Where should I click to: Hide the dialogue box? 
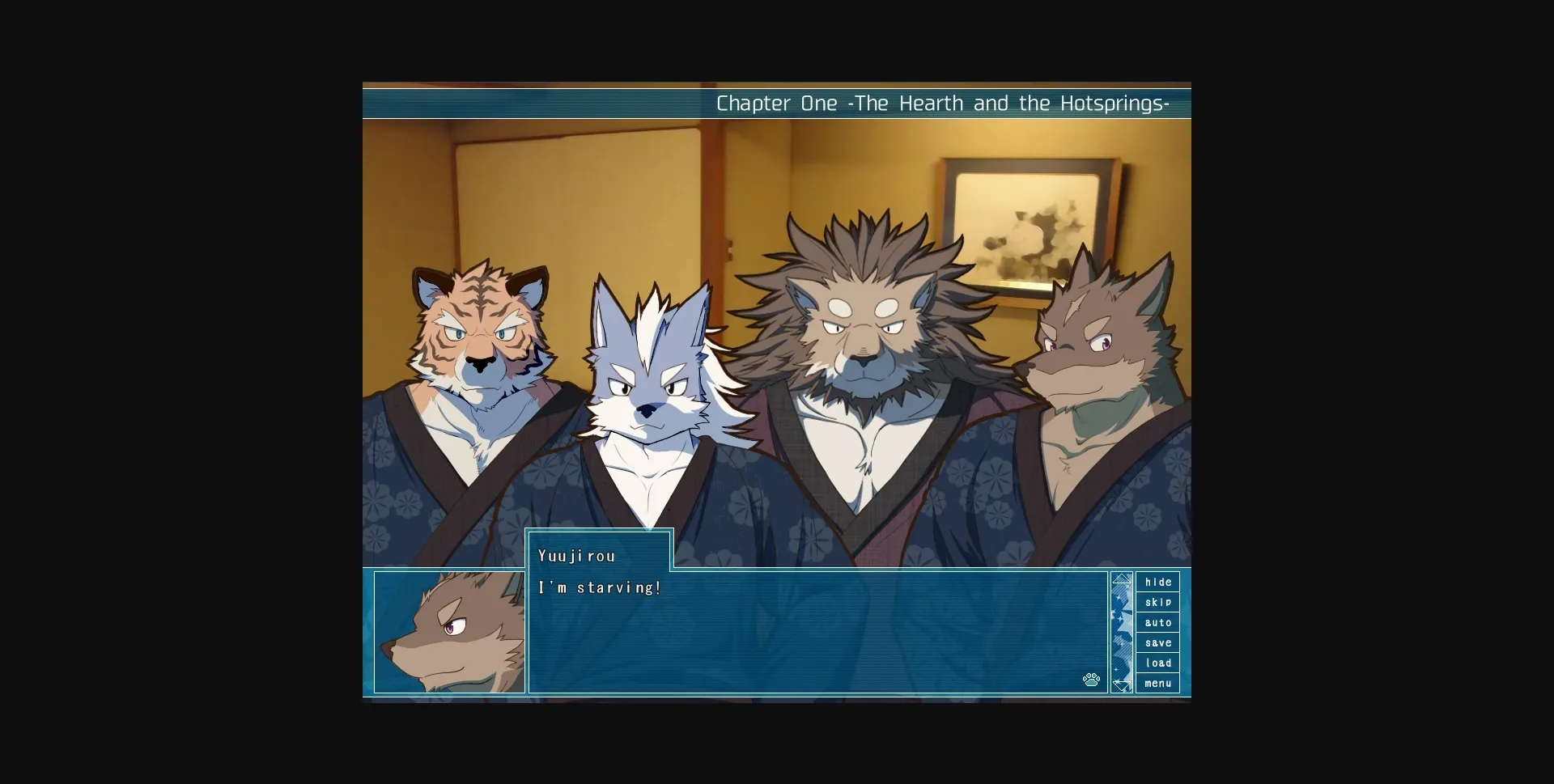click(1157, 582)
